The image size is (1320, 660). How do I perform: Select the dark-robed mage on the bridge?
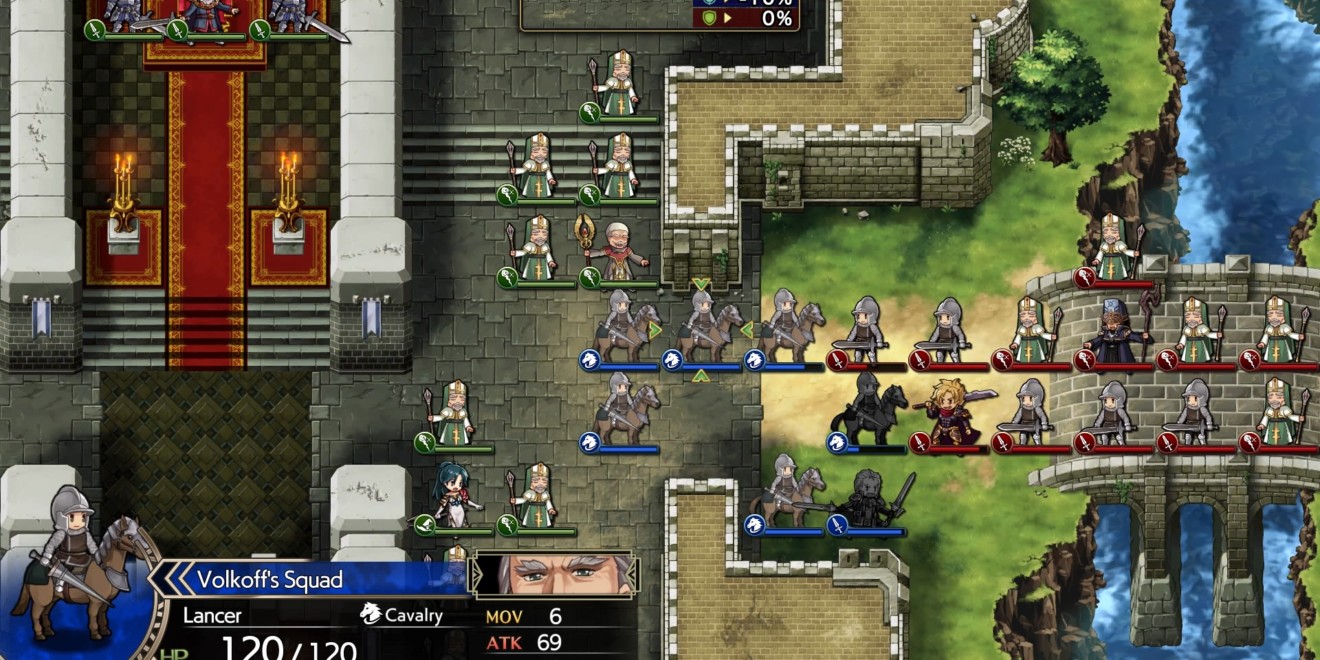[x=1114, y=329]
